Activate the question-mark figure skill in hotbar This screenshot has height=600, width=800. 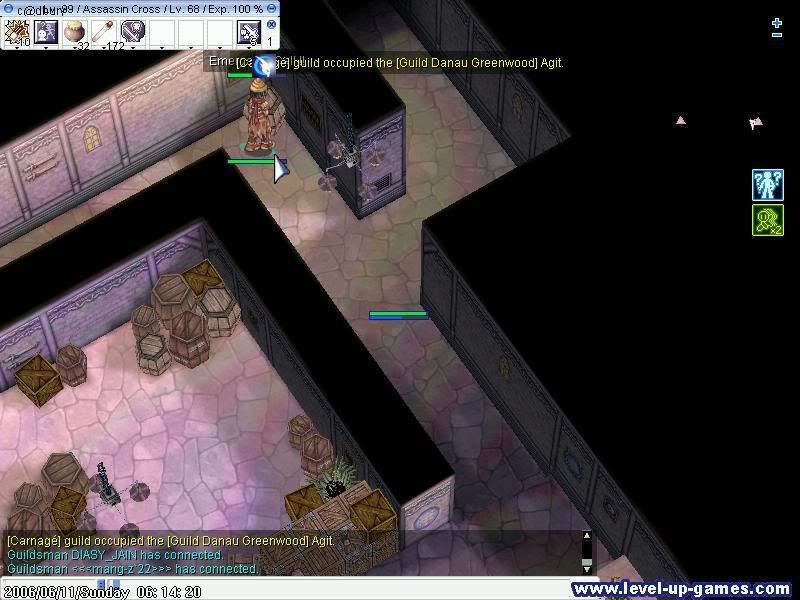(46, 31)
